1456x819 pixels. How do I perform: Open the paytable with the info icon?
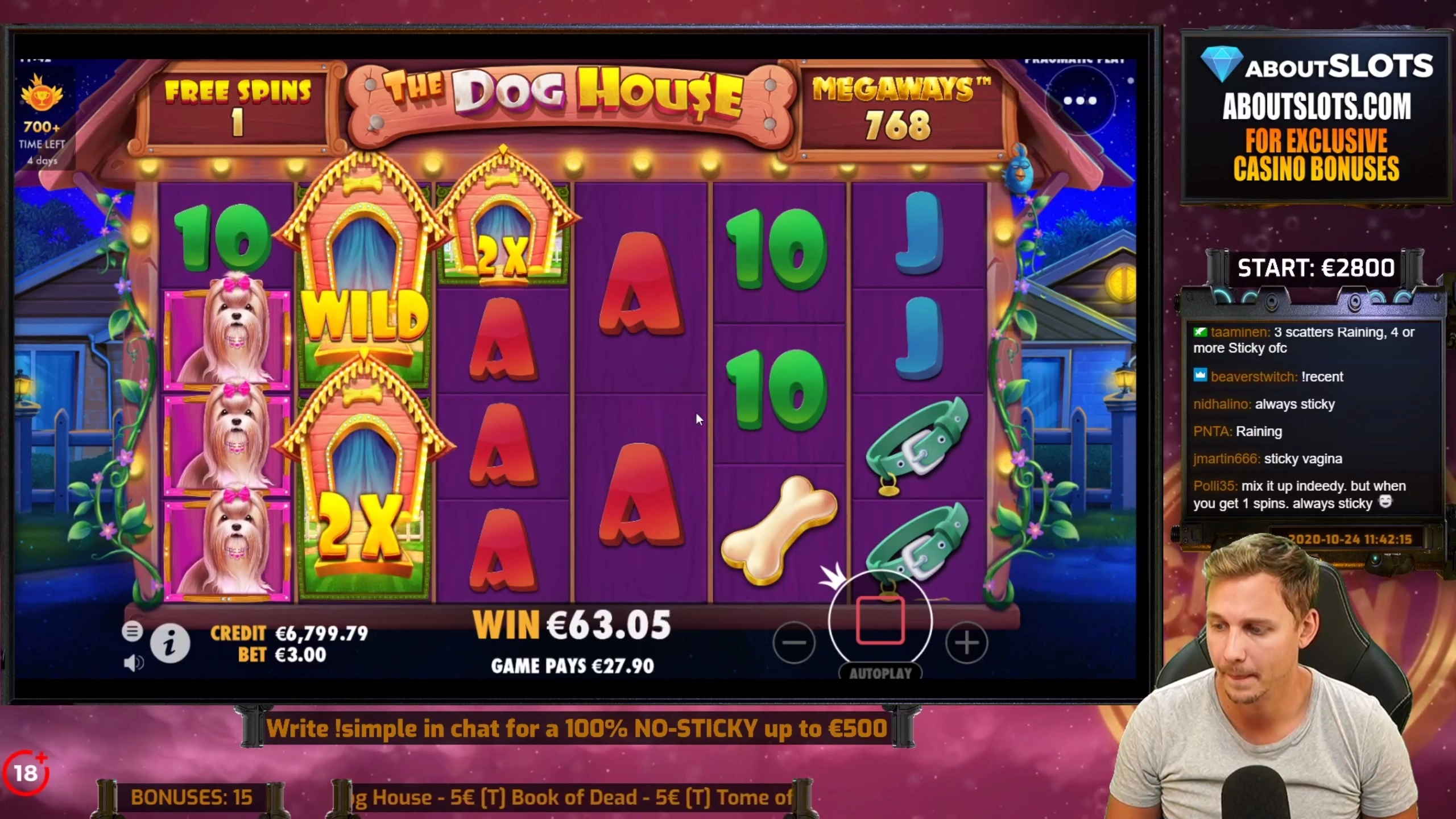click(x=169, y=643)
